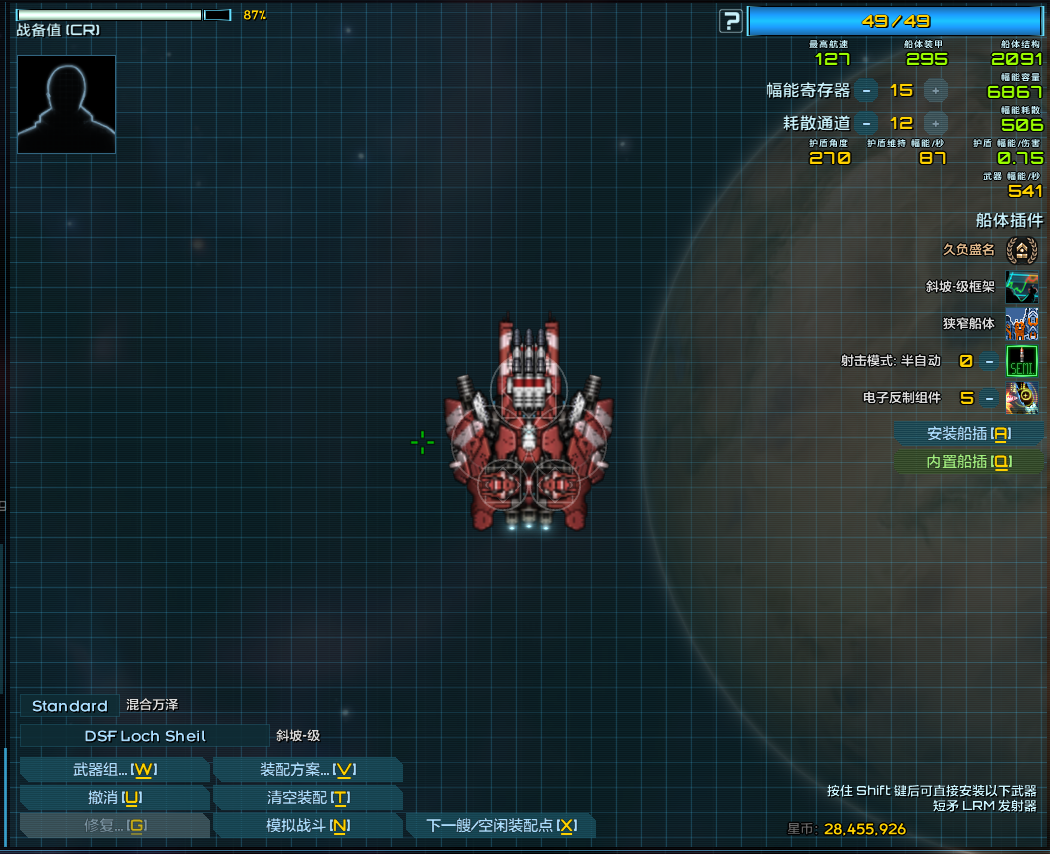Start a simulated battle (模拟战斗)

(x=307, y=825)
